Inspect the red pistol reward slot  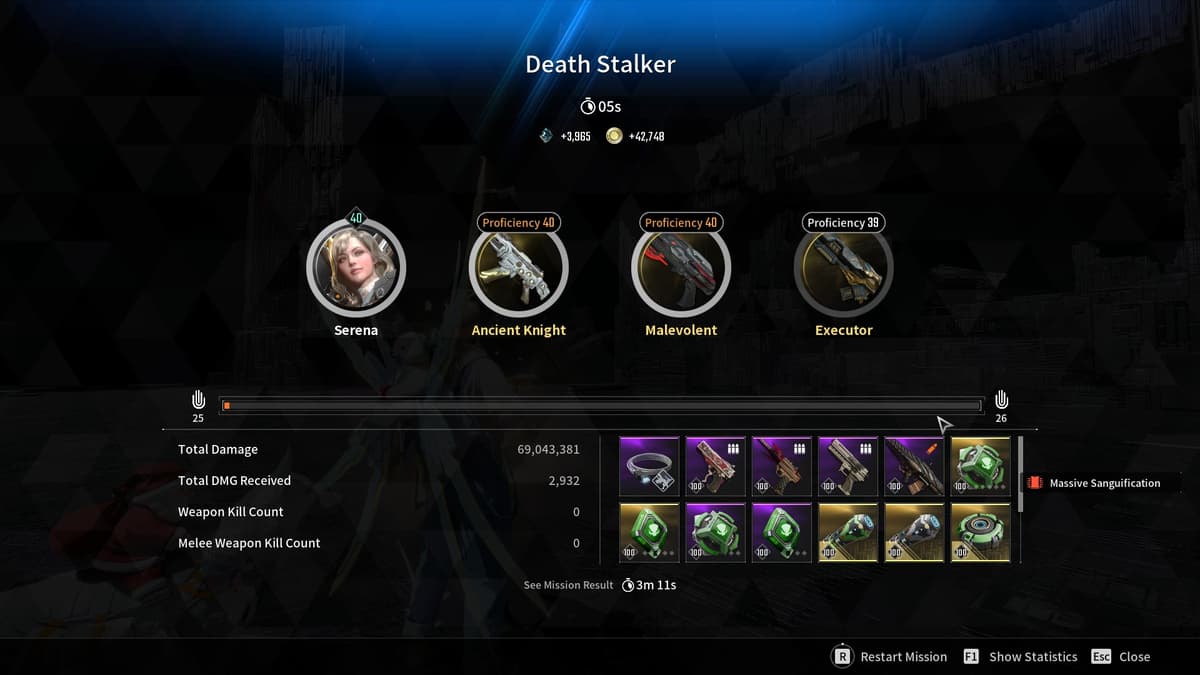tap(715, 466)
